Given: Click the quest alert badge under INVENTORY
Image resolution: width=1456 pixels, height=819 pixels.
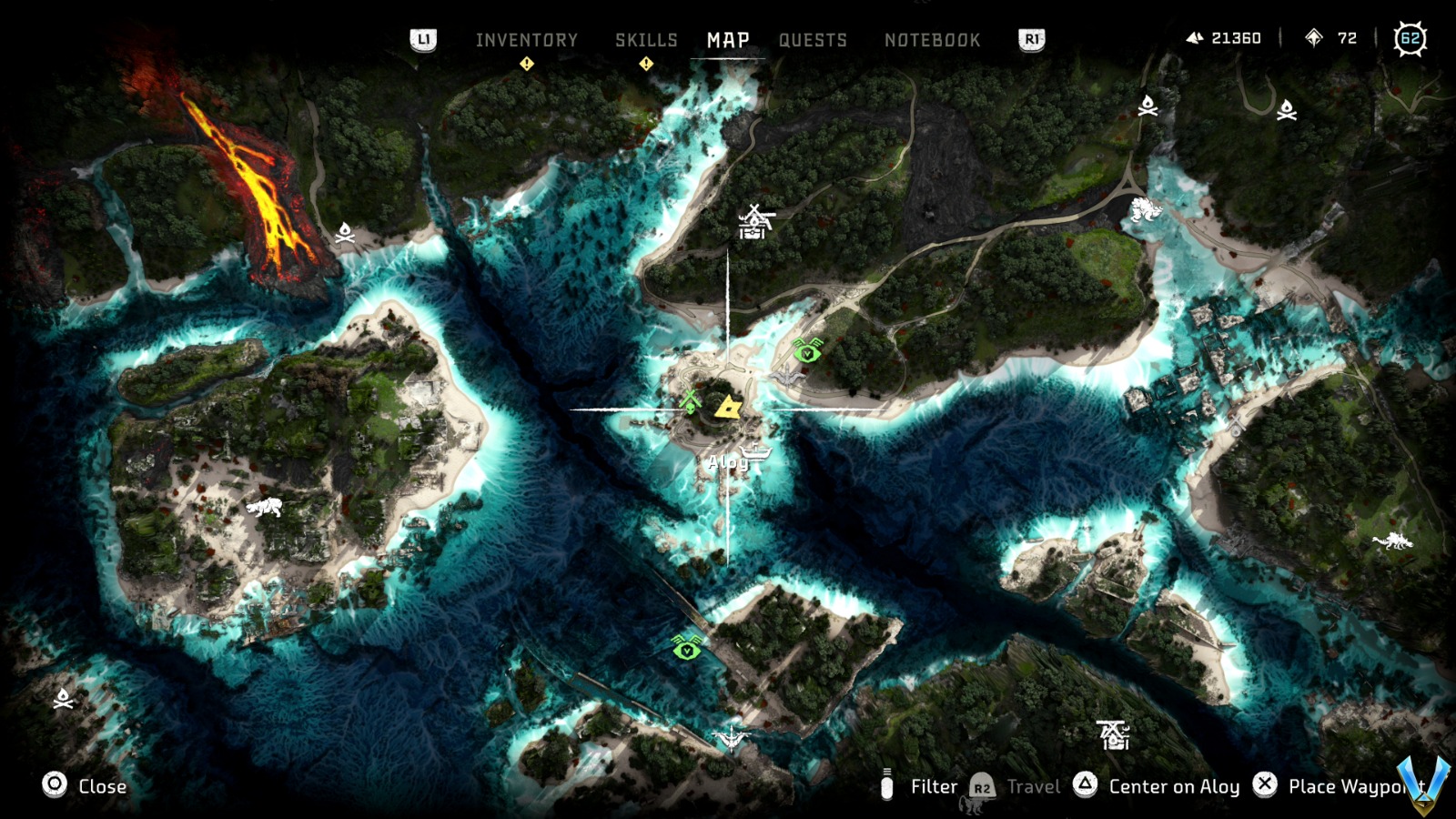Looking at the screenshot, I should (526, 64).
